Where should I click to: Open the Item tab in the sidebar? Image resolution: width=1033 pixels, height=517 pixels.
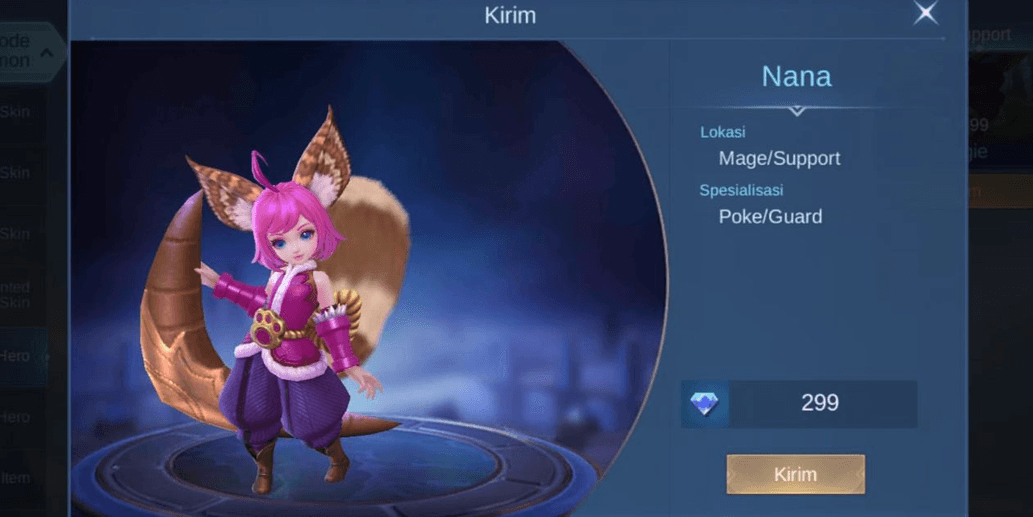click(x=18, y=478)
